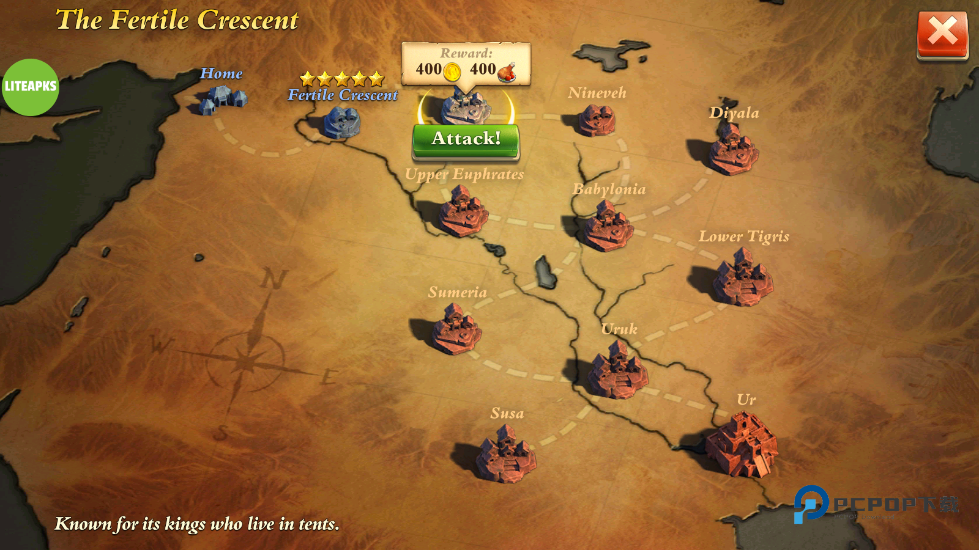Select the Nineveh enemy town

point(596,120)
